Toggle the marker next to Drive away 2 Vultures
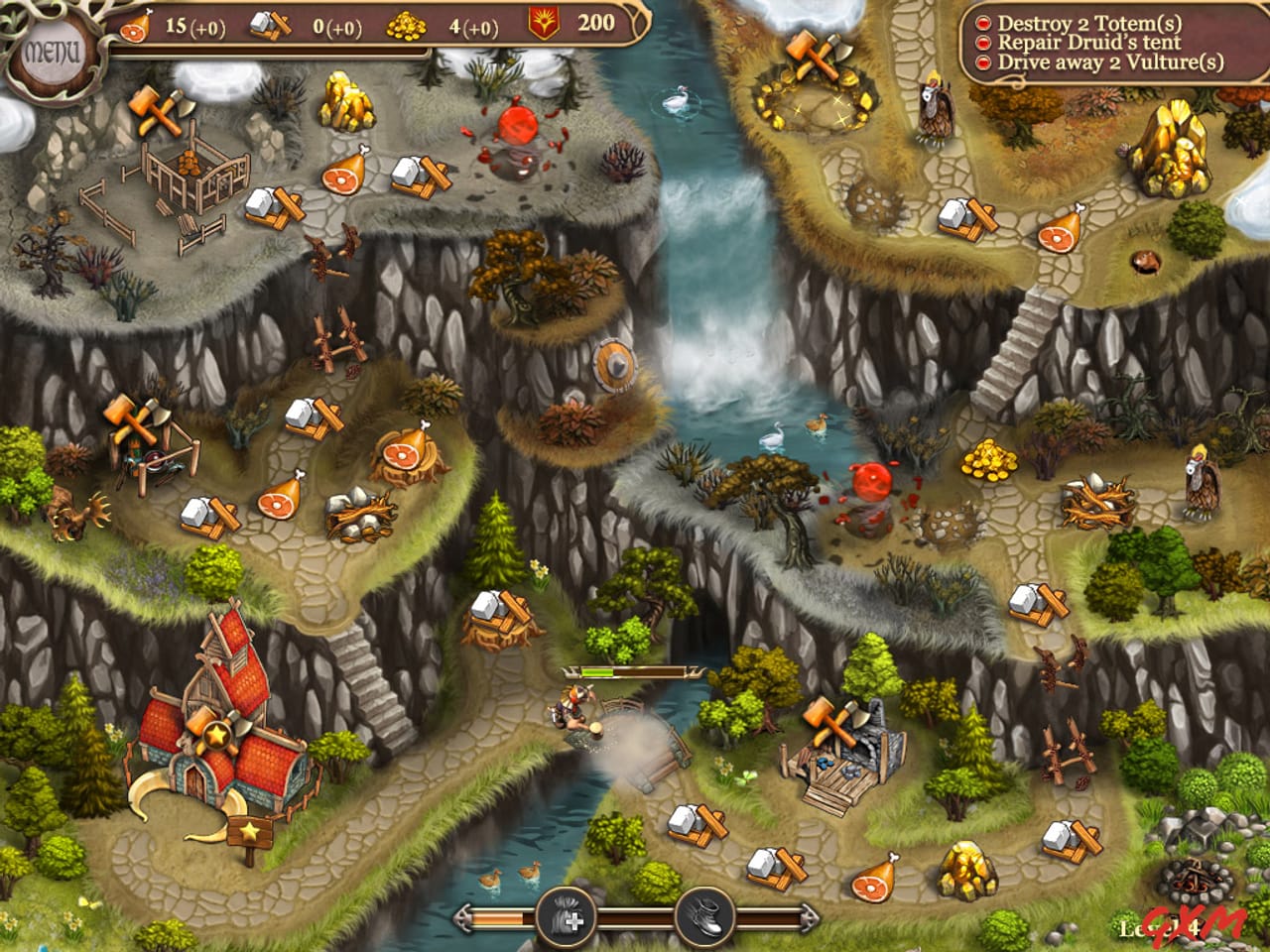 click(982, 62)
